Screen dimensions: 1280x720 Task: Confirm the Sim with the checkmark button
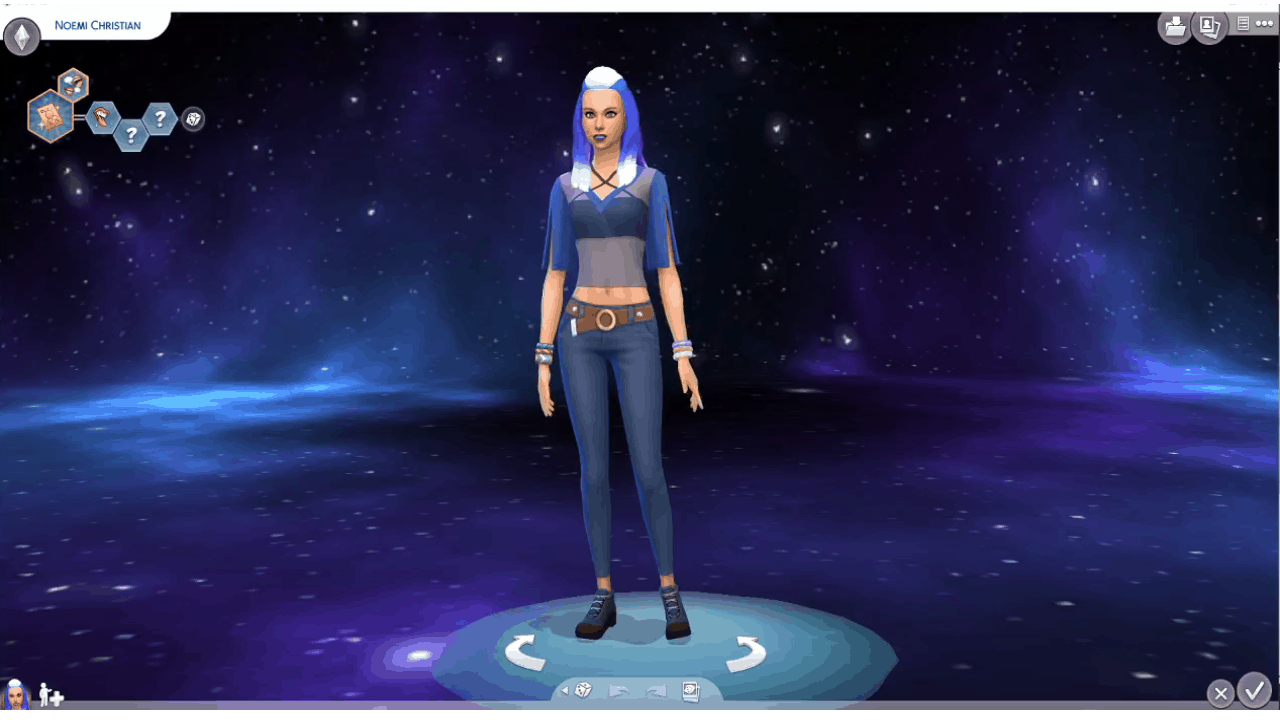pos(1254,690)
